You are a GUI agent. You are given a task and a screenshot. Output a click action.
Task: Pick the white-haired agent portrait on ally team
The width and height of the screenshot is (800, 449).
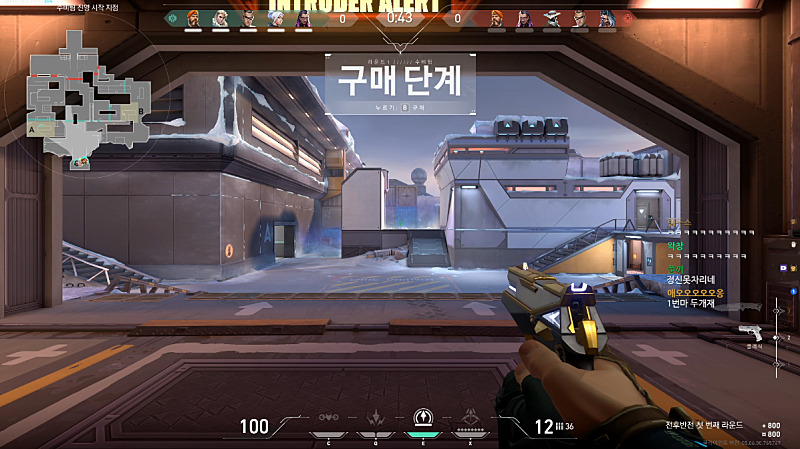click(x=274, y=18)
